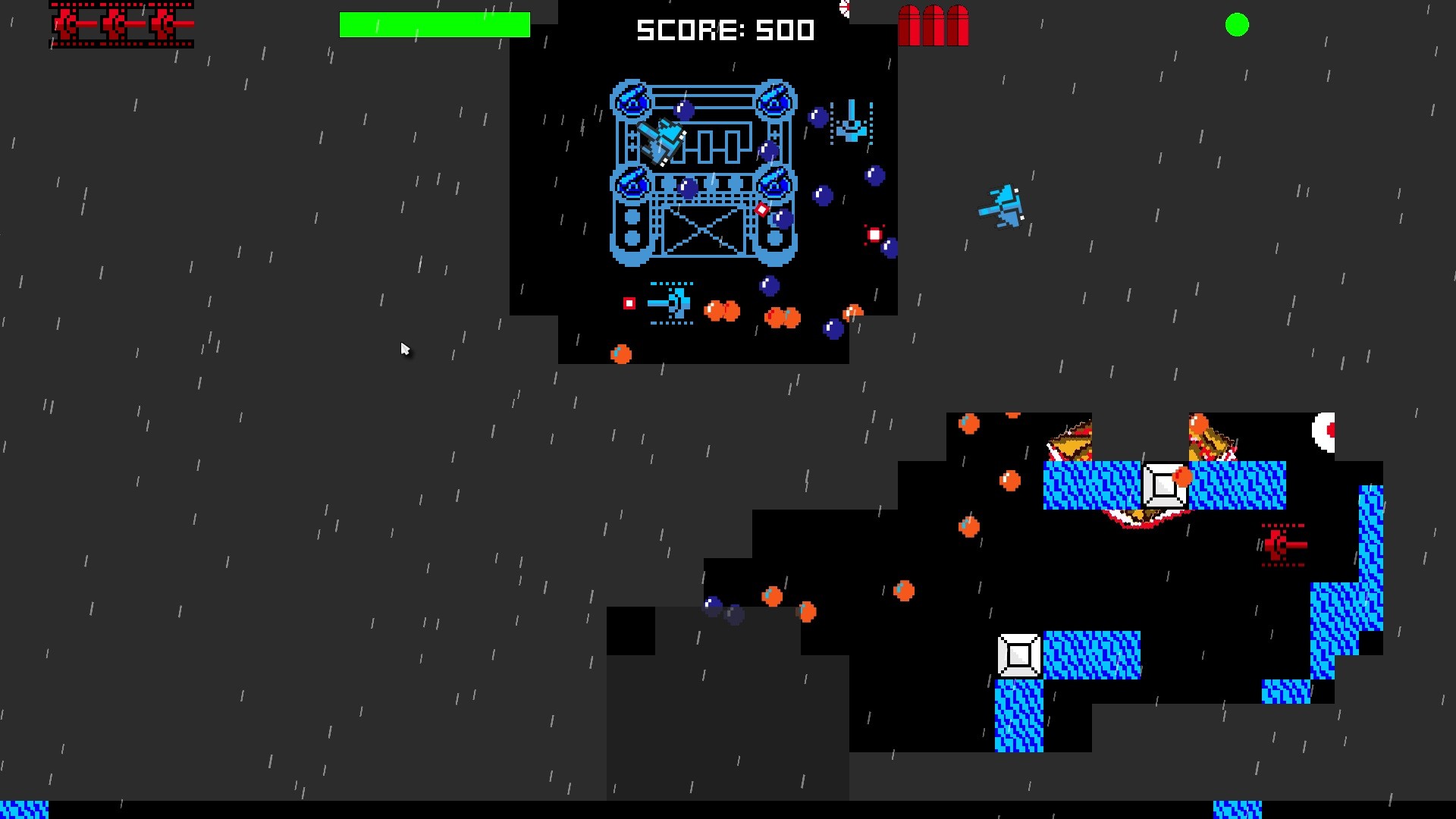Click the green radar dot in the top-right corner
The width and height of the screenshot is (1456, 819).
[x=1238, y=25]
